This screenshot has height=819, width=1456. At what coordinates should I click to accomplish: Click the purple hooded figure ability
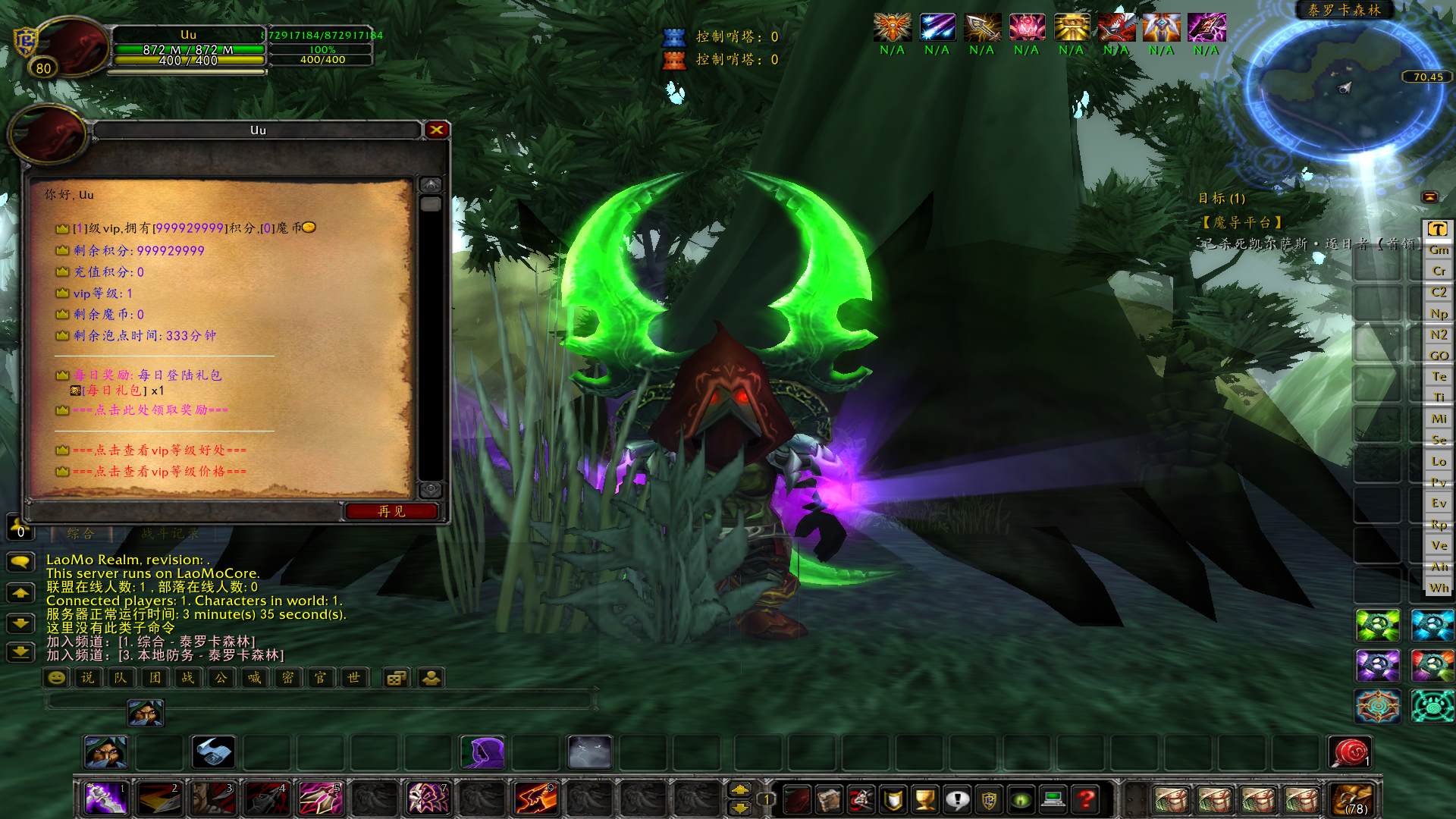tap(482, 752)
